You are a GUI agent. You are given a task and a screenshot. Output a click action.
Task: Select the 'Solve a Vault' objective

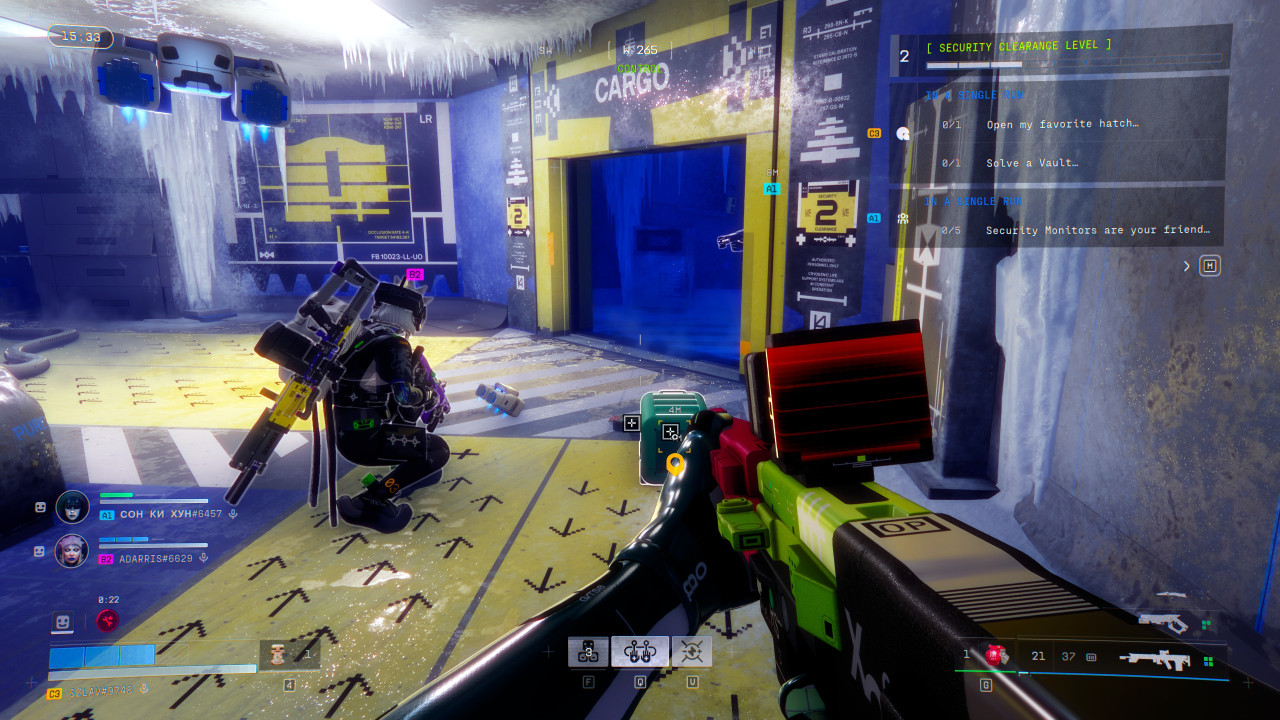point(1030,163)
